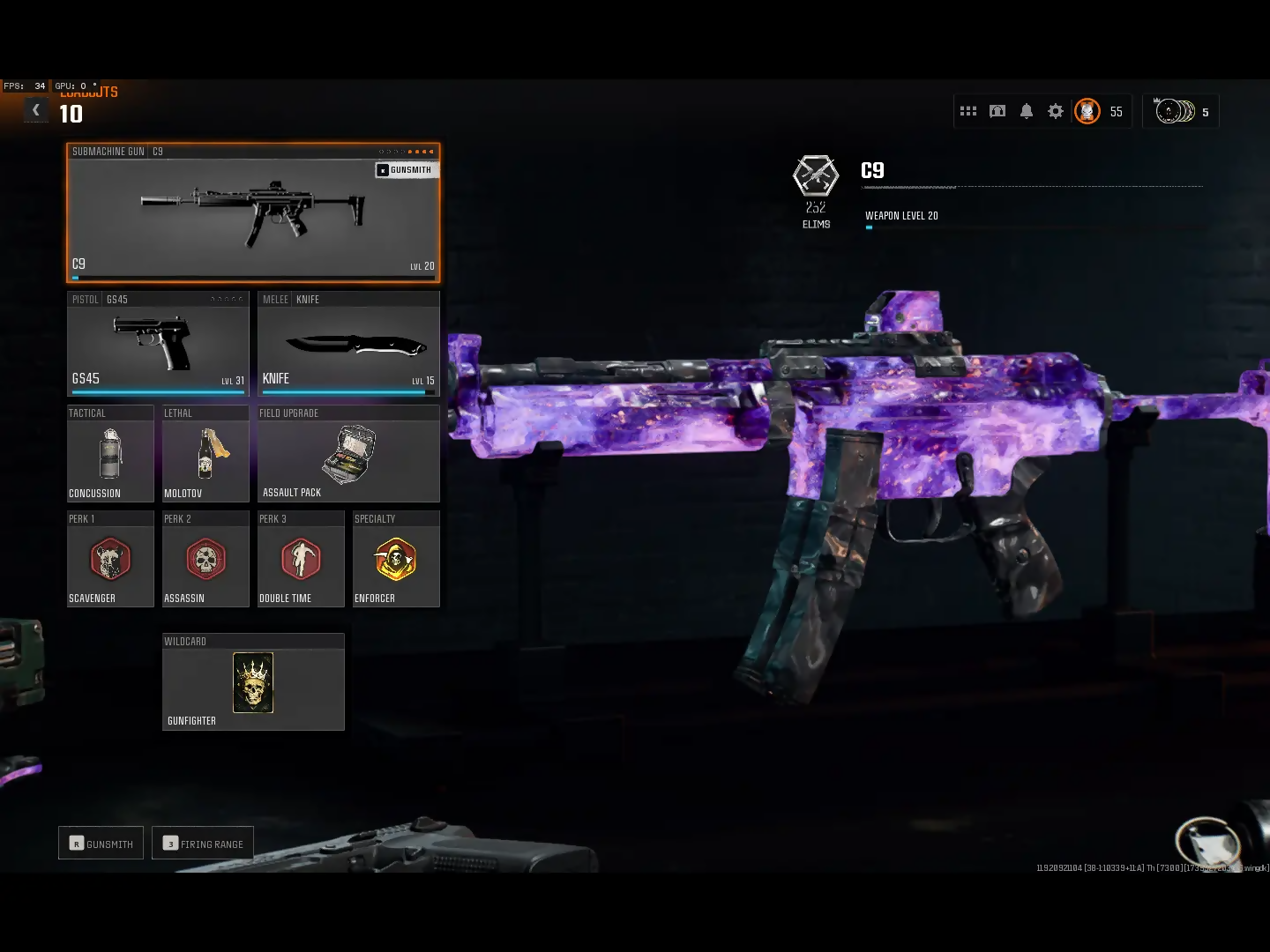Change the Double Time perk
This screenshot has height=952, width=1270.
click(x=301, y=560)
